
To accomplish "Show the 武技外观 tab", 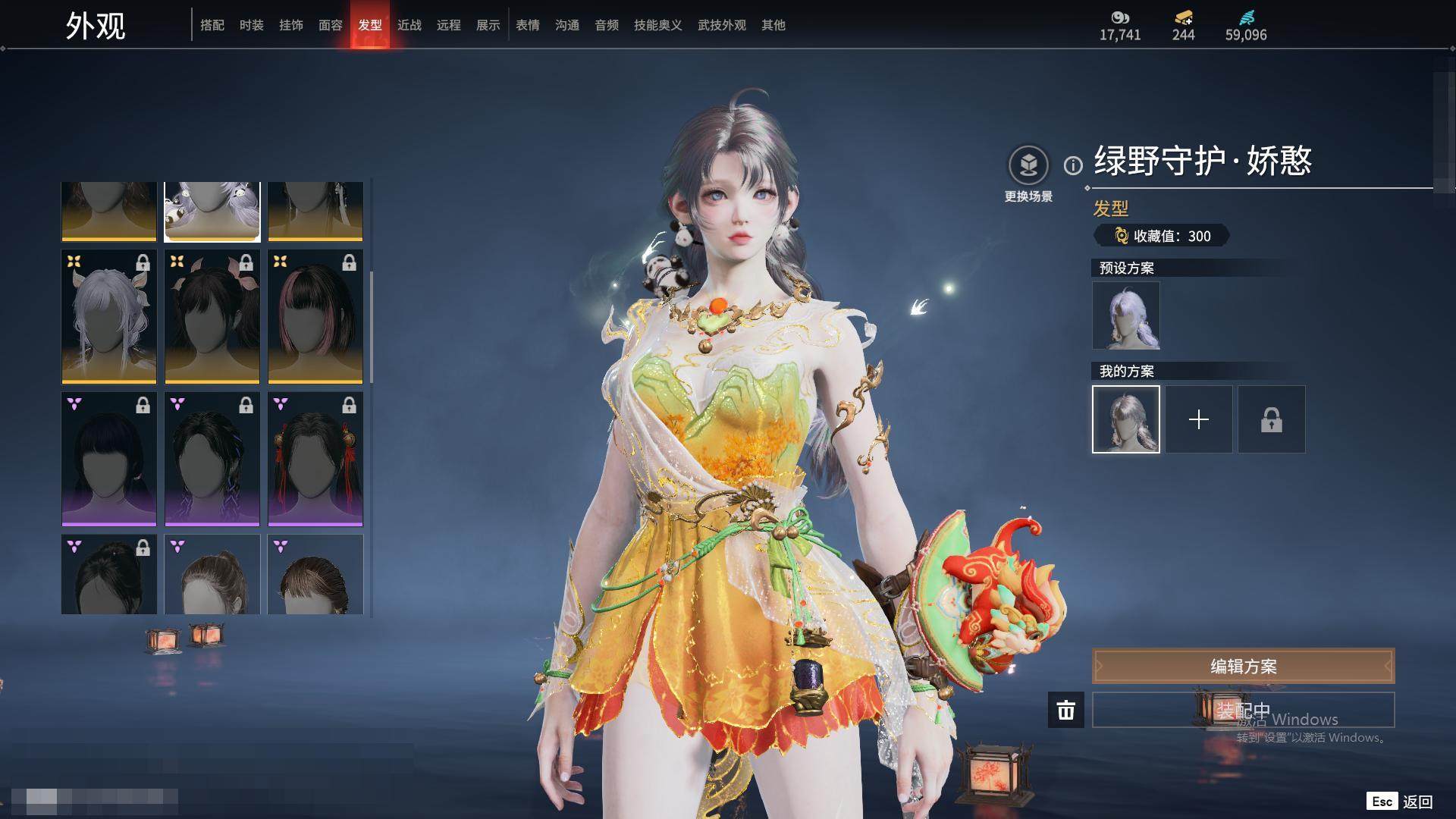I will 721,25.
